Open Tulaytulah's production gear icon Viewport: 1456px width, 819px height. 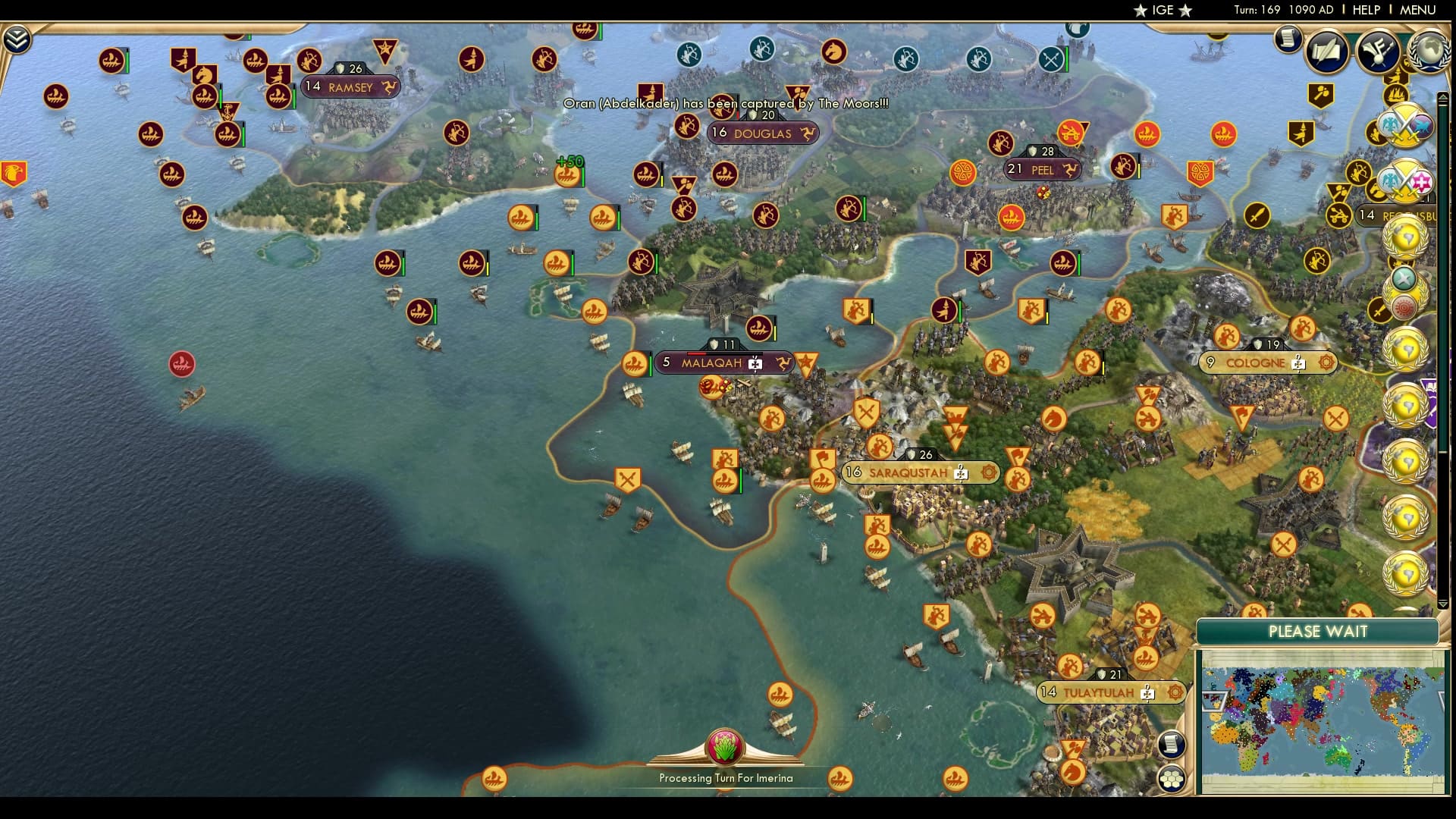tap(1174, 692)
